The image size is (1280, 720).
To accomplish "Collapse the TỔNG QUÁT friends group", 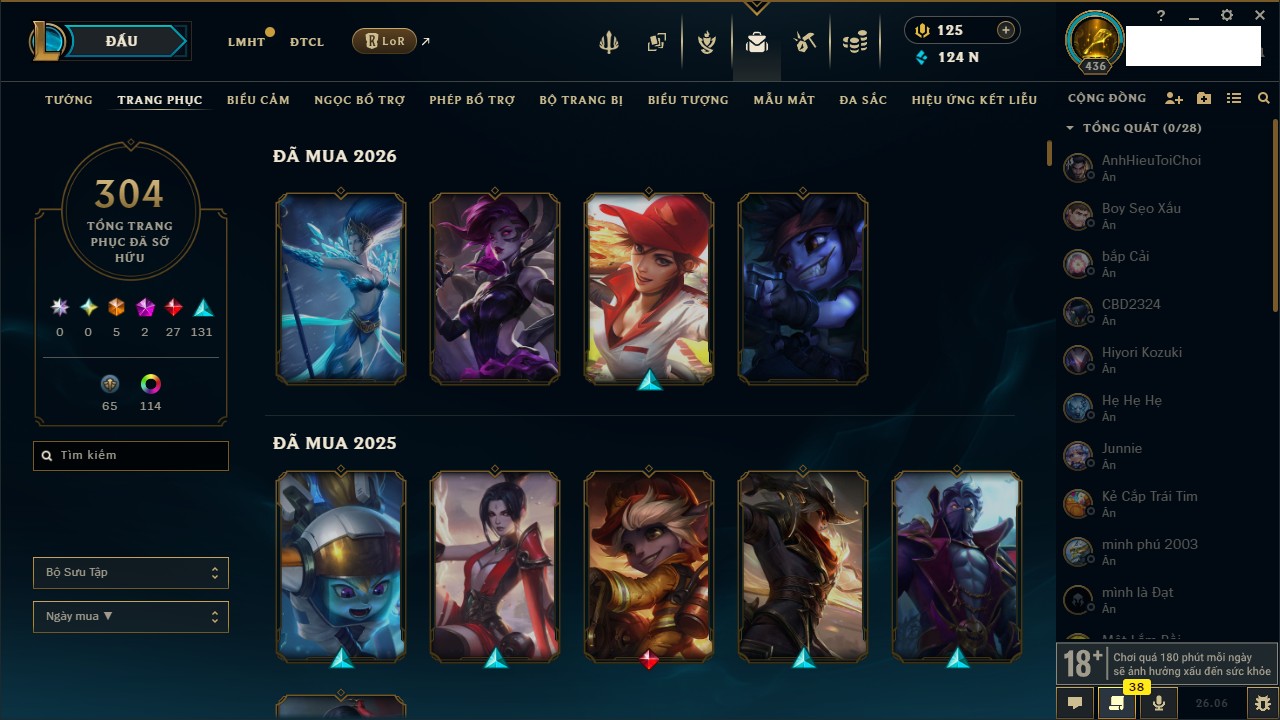I will (1070, 128).
